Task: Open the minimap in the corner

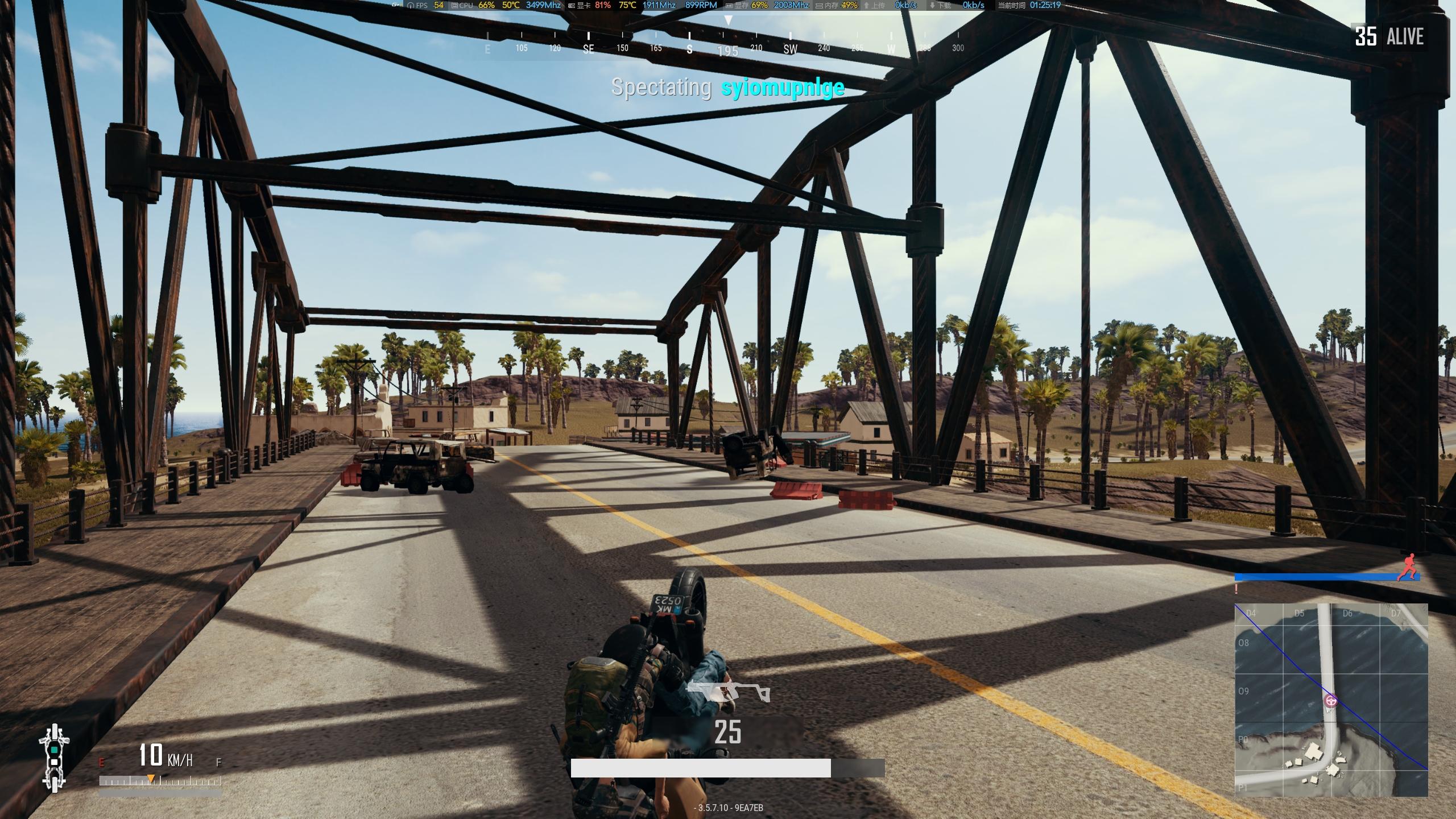Action: click(x=1330, y=700)
